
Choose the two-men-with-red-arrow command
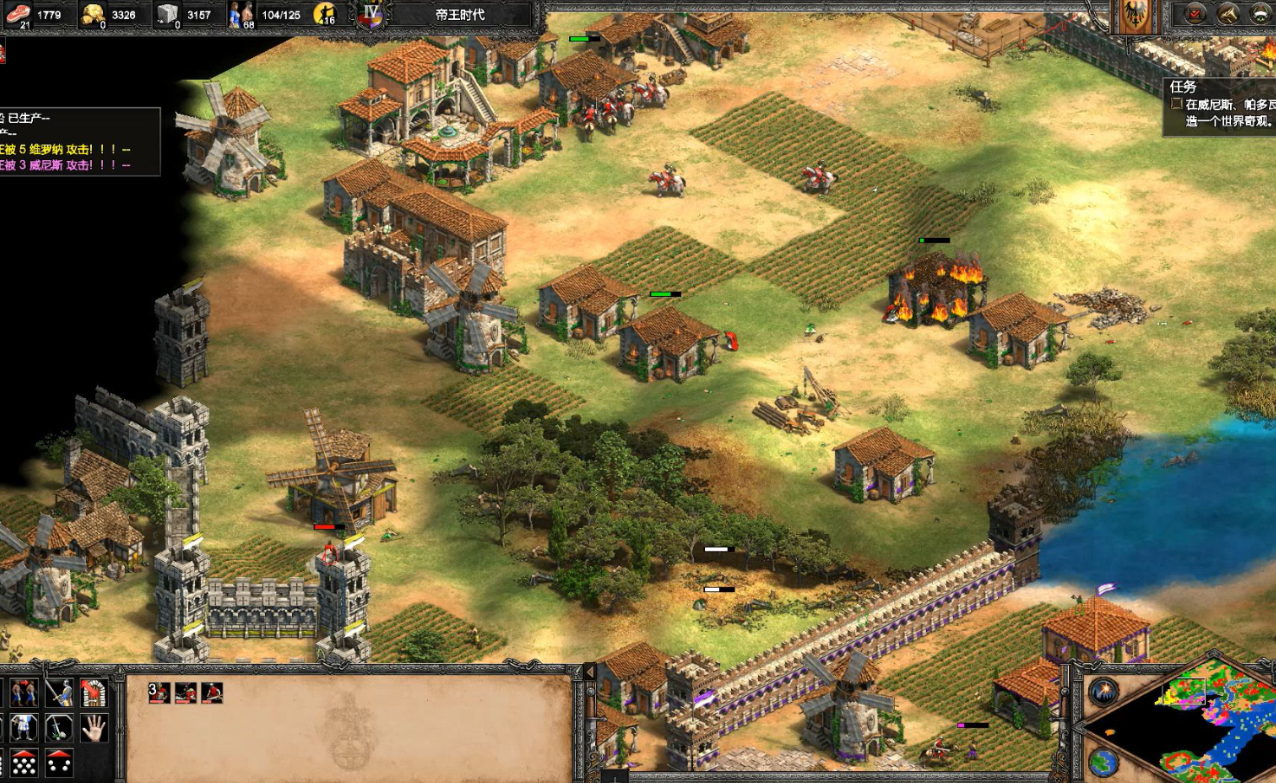coord(23,692)
